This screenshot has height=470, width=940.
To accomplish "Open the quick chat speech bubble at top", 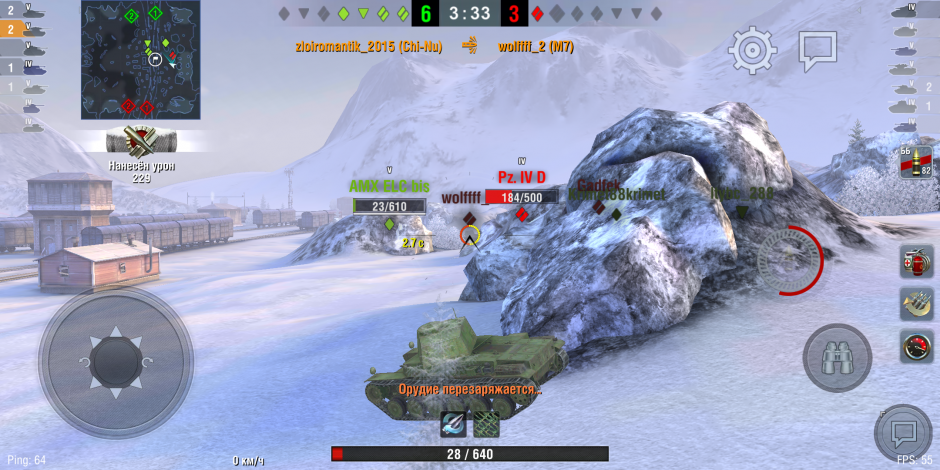I will [x=817, y=50].
